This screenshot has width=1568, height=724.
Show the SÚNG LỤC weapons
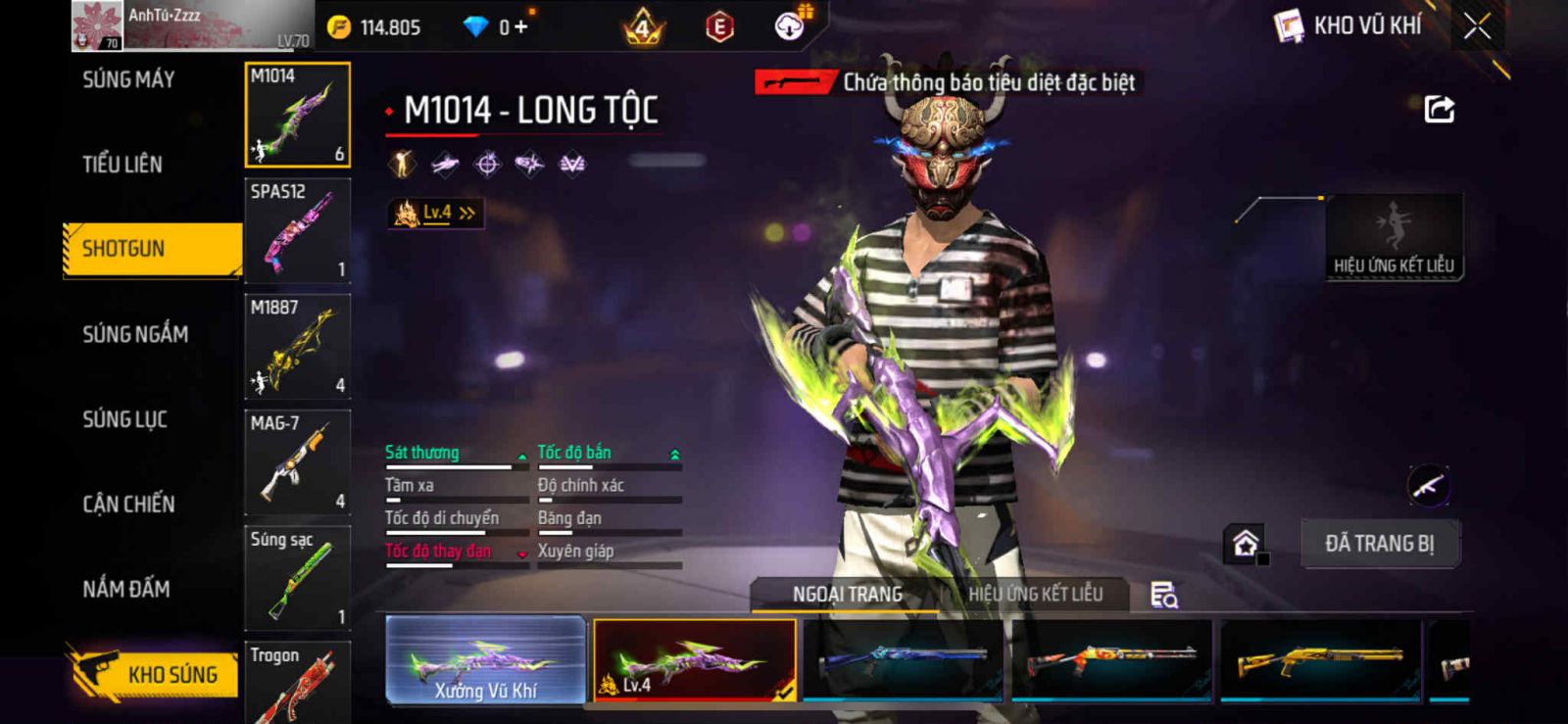tap(124, 419)
